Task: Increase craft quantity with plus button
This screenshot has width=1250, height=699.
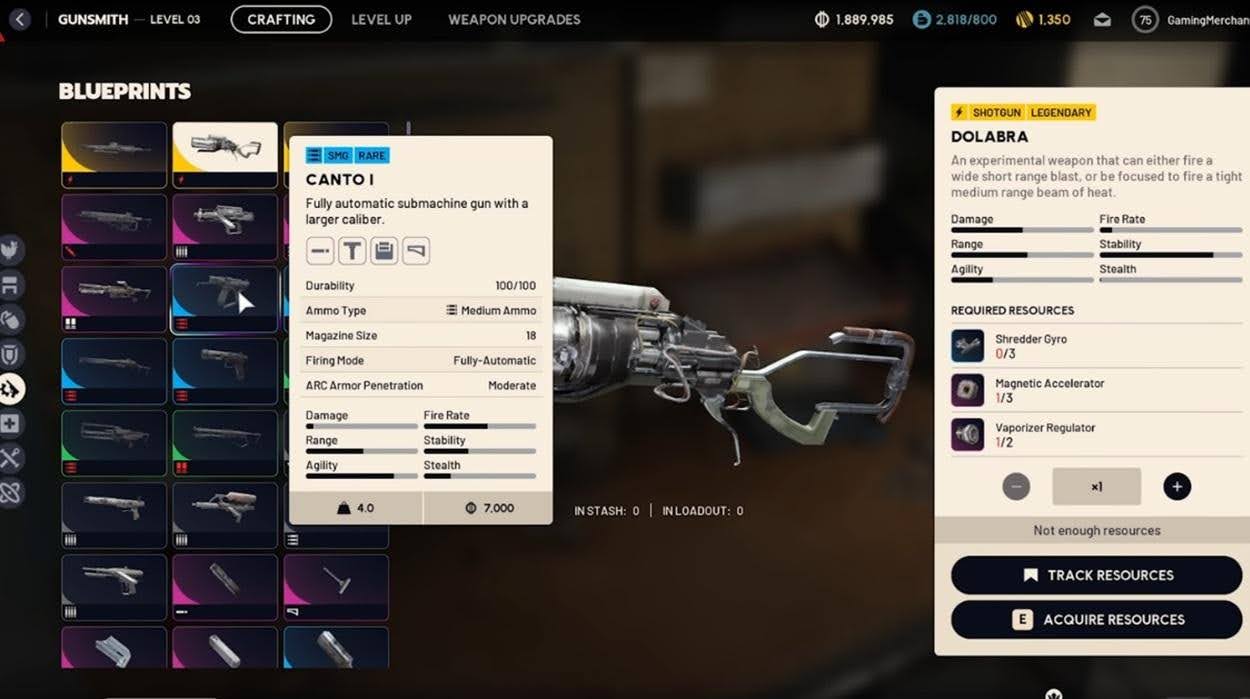Action: [1177, 487]
